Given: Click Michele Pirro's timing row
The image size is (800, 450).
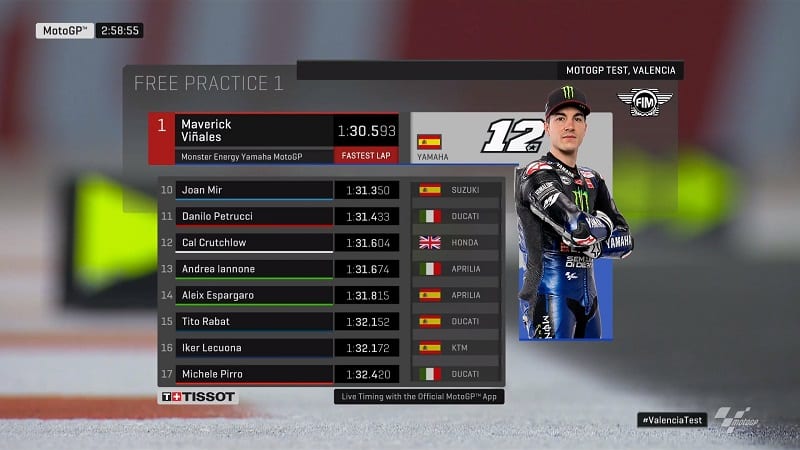Looking at the screenshot, I should click(x=255, y=374).
